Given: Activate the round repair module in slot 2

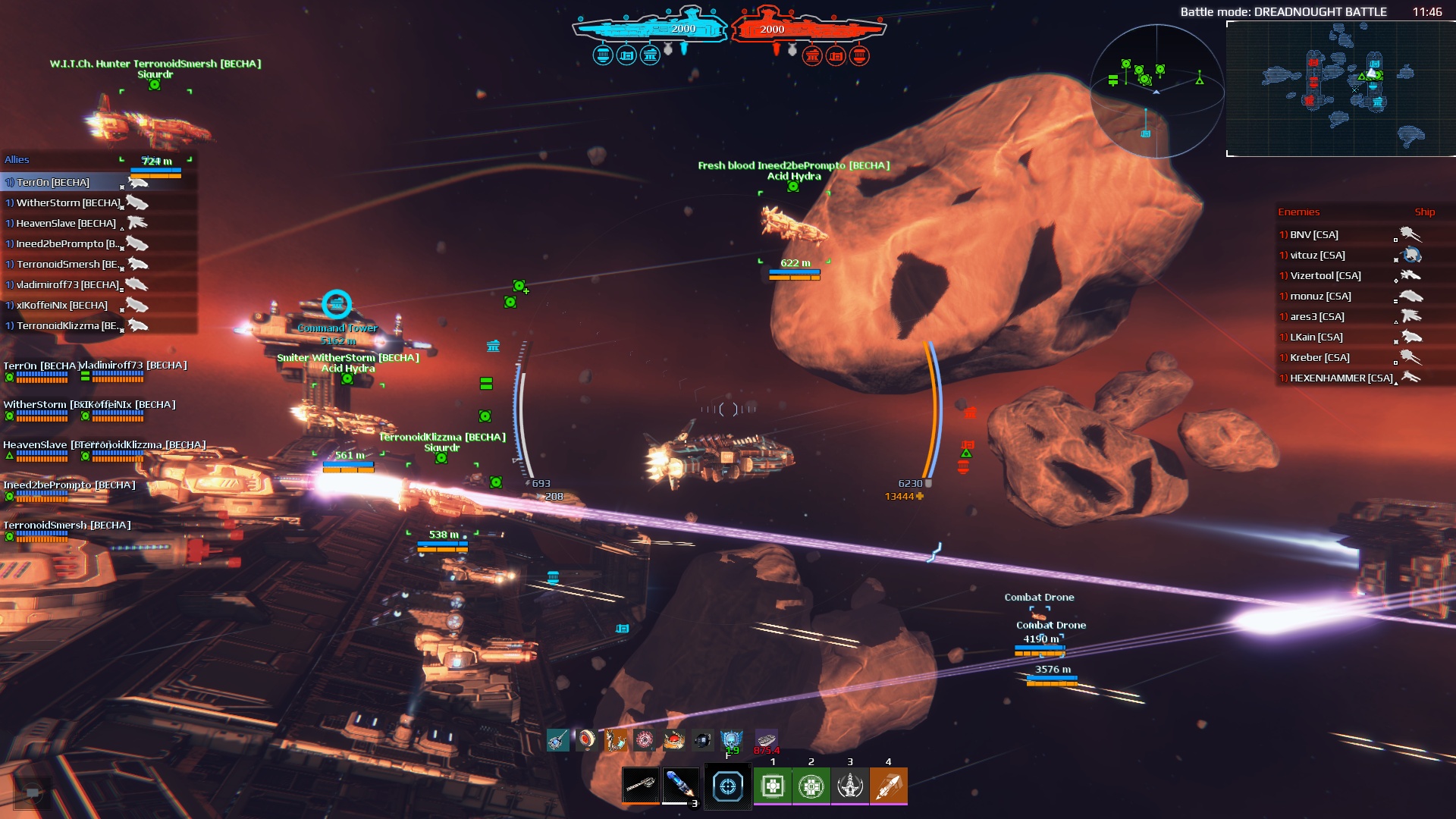Looking at the screenshot, I should click(x=811, y=786).
